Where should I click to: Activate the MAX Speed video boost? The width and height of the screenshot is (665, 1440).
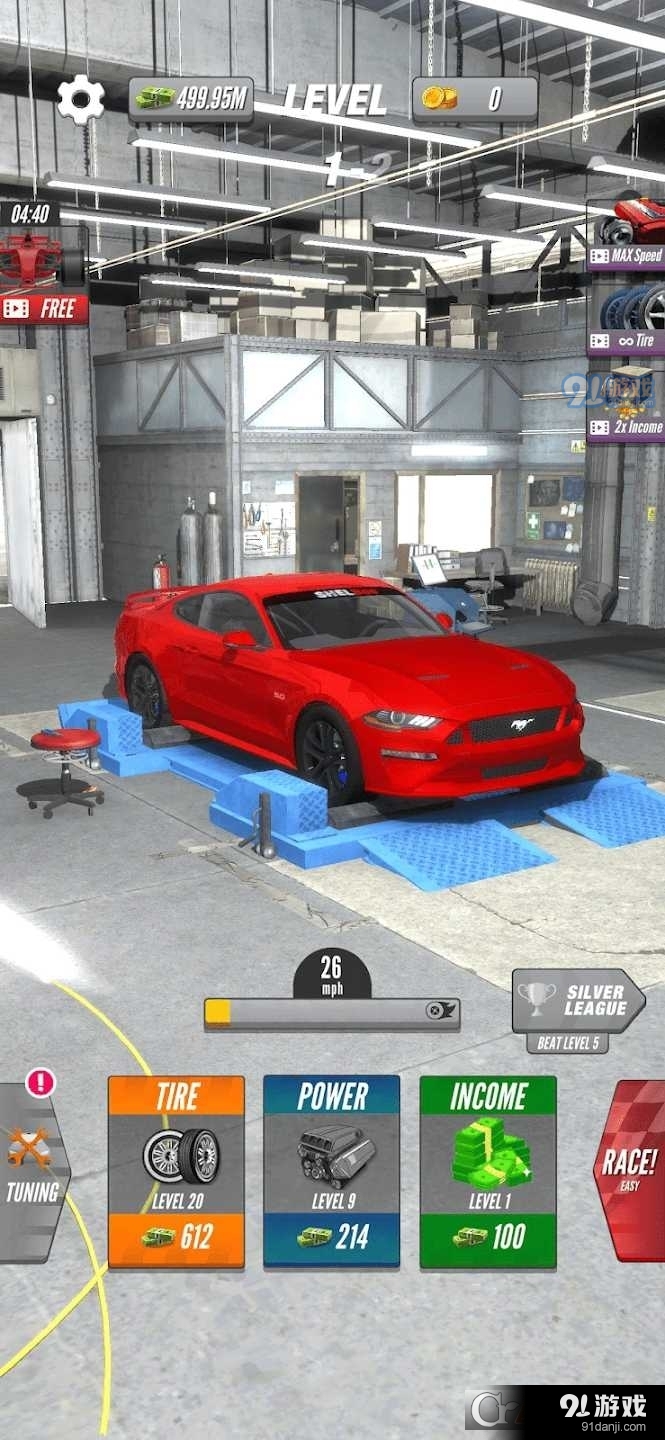[x=627, y=232]
